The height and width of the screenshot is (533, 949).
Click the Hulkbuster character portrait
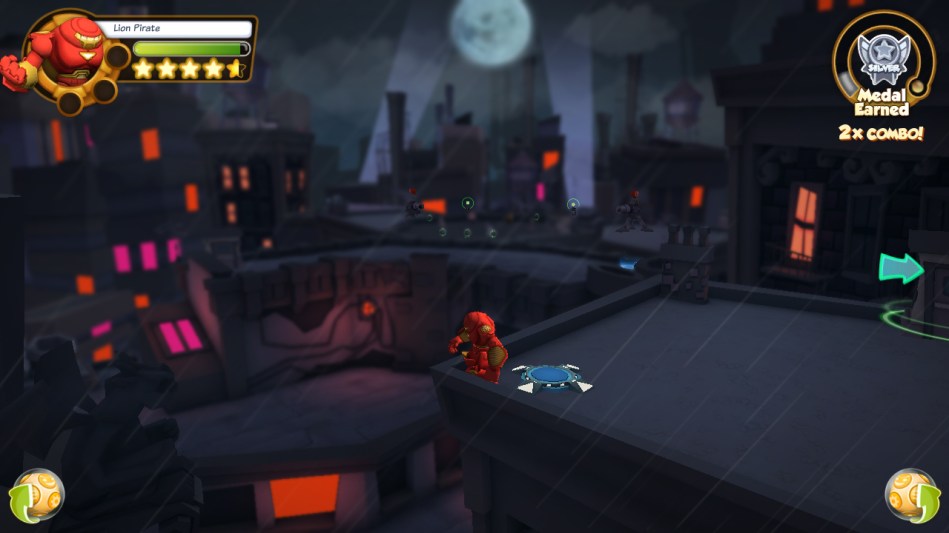63,54
